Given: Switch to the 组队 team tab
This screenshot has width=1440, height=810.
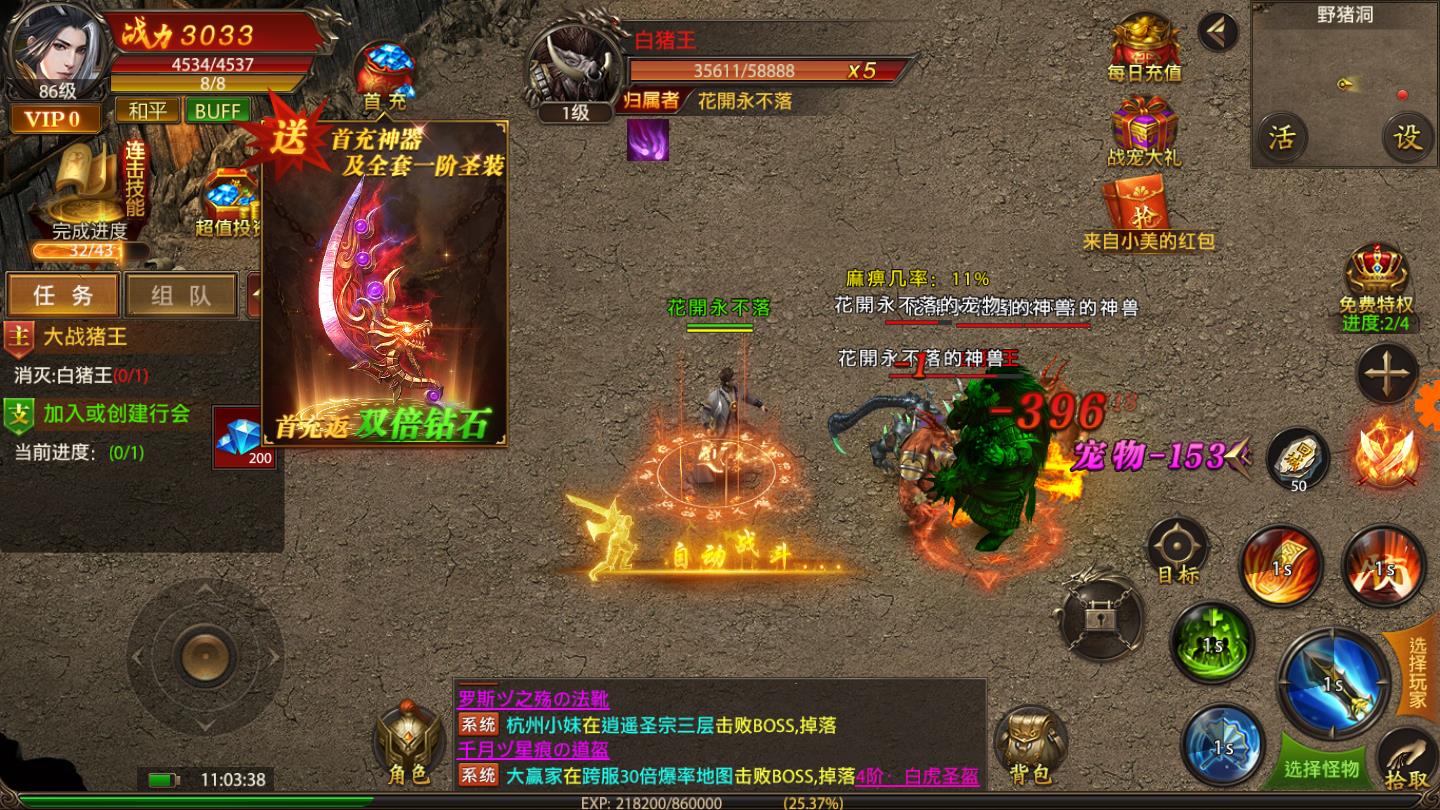Looking at the screenshot, I should click(180, 295).
